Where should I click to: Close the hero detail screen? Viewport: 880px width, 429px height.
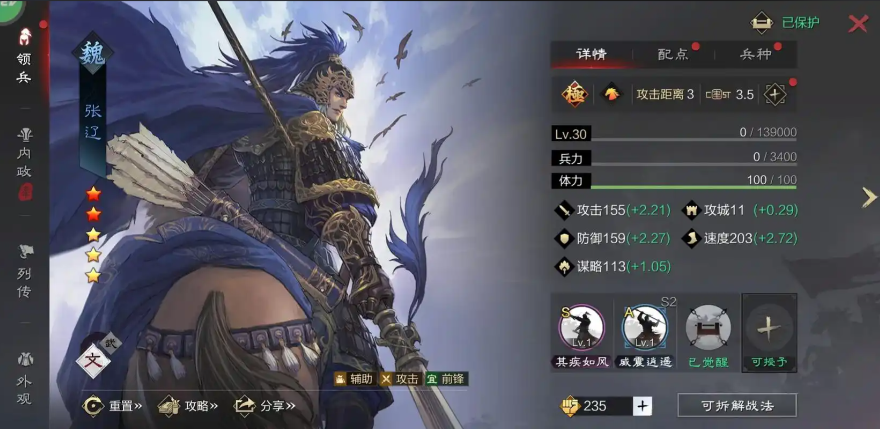coord(858,23)
